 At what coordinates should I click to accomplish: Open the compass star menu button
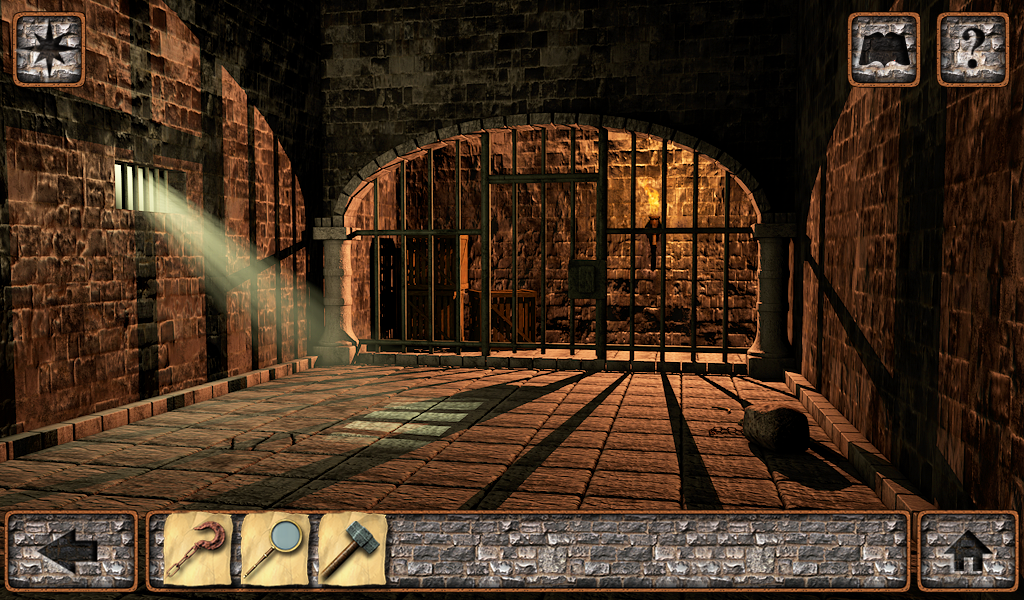(48, 49)
